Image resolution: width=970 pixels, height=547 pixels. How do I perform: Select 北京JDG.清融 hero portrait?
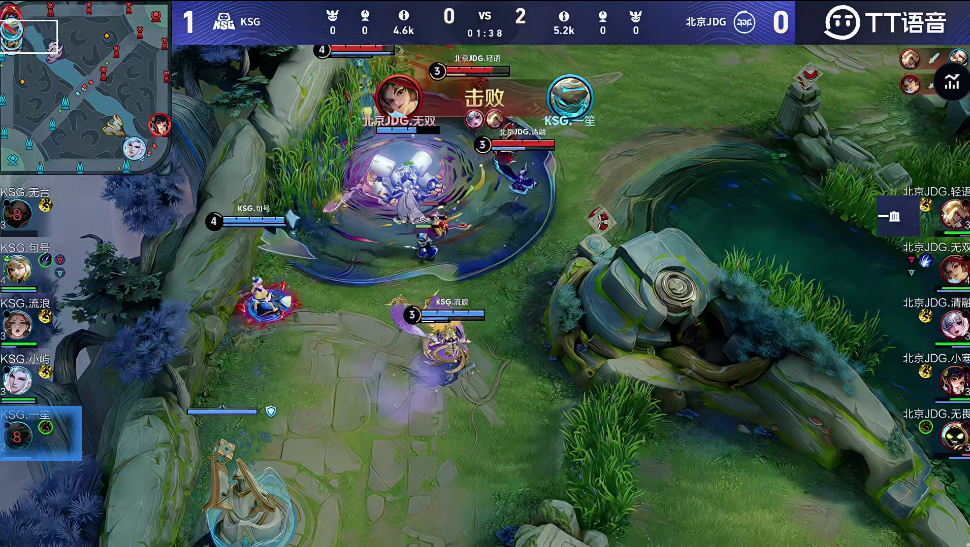955,324
